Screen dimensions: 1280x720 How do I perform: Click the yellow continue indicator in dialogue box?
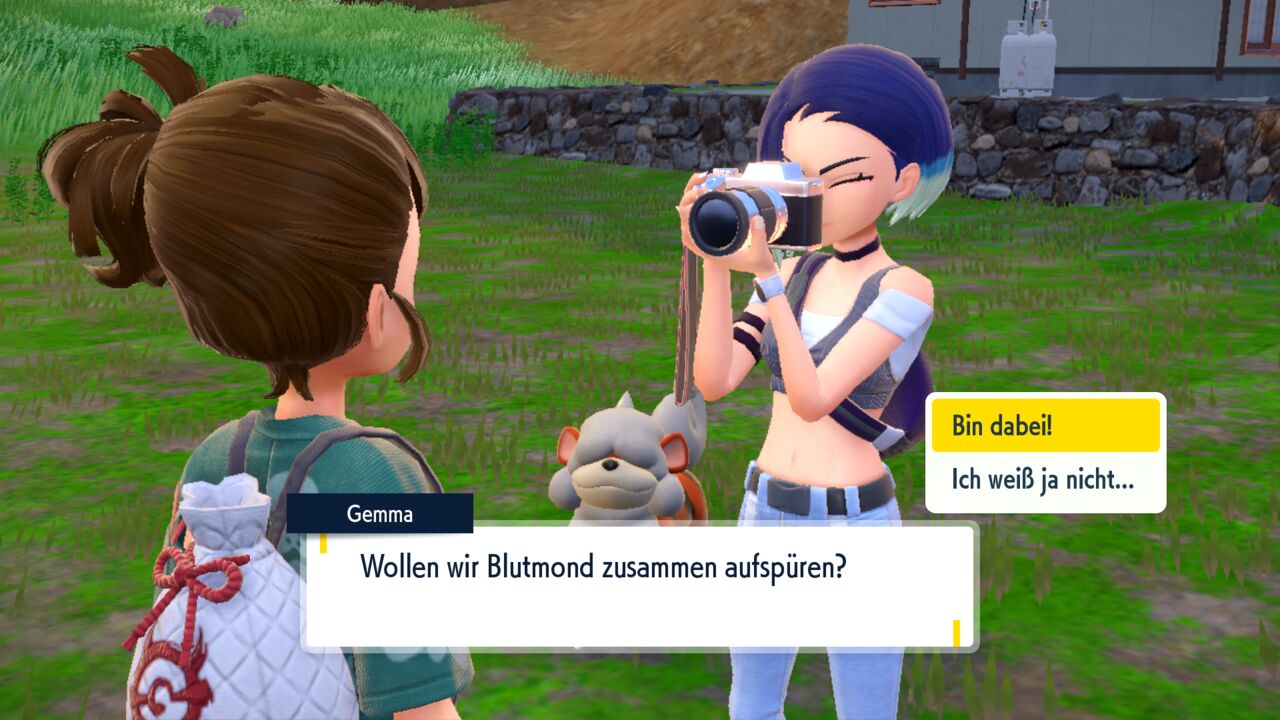pos(957,632)
